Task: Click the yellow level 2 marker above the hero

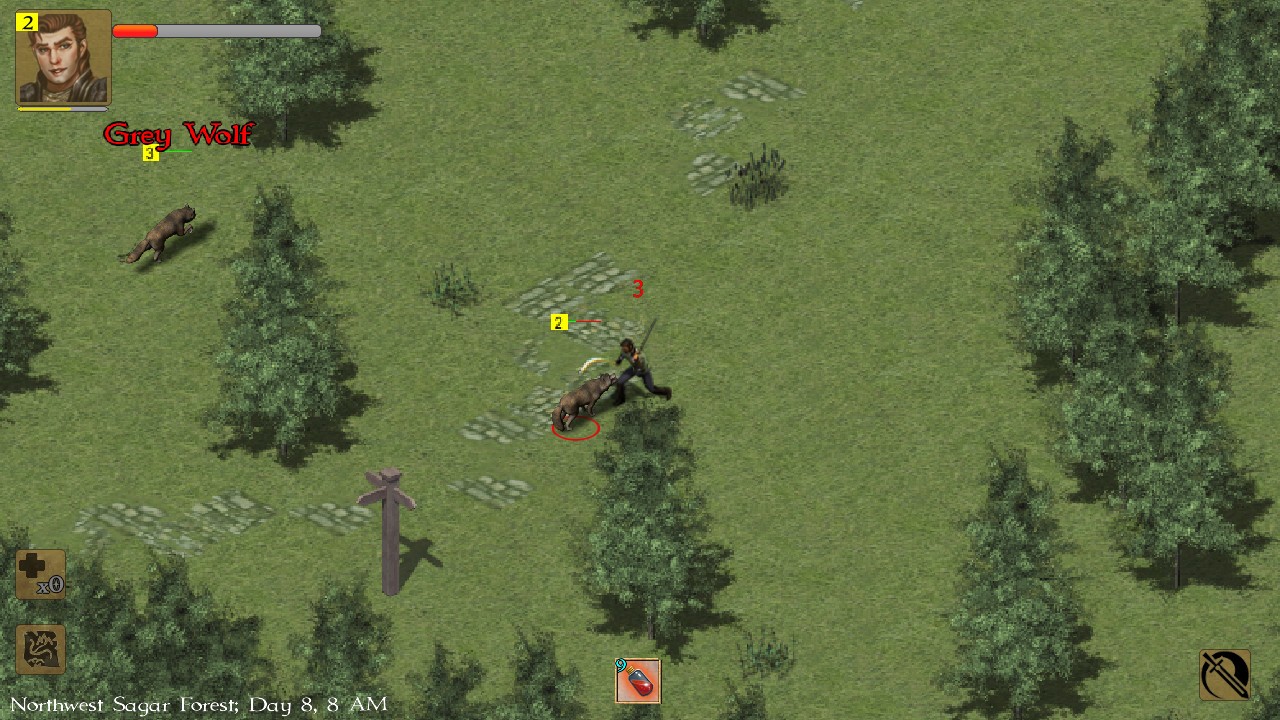Action: tap(559, 322)
